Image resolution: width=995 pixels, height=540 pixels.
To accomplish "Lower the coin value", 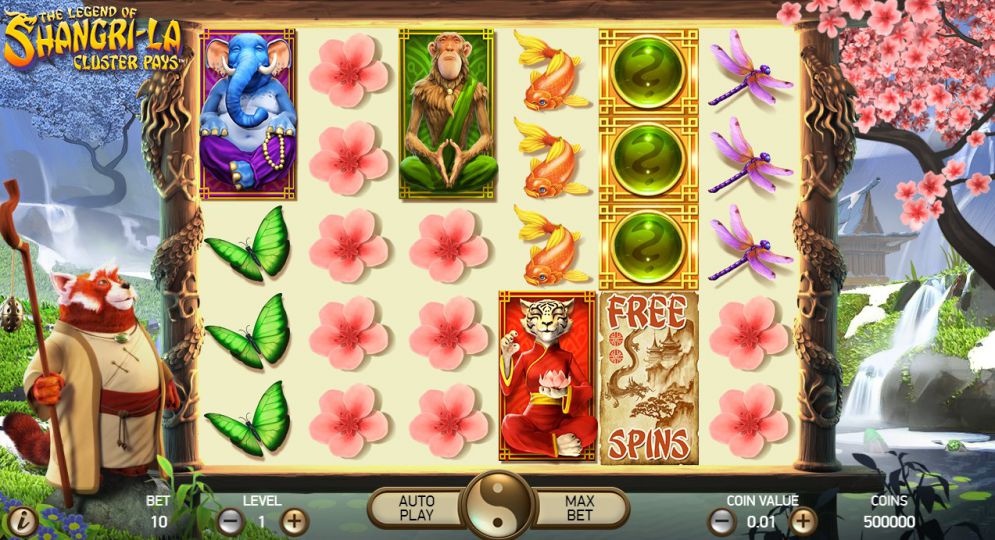I will point(721,521).
